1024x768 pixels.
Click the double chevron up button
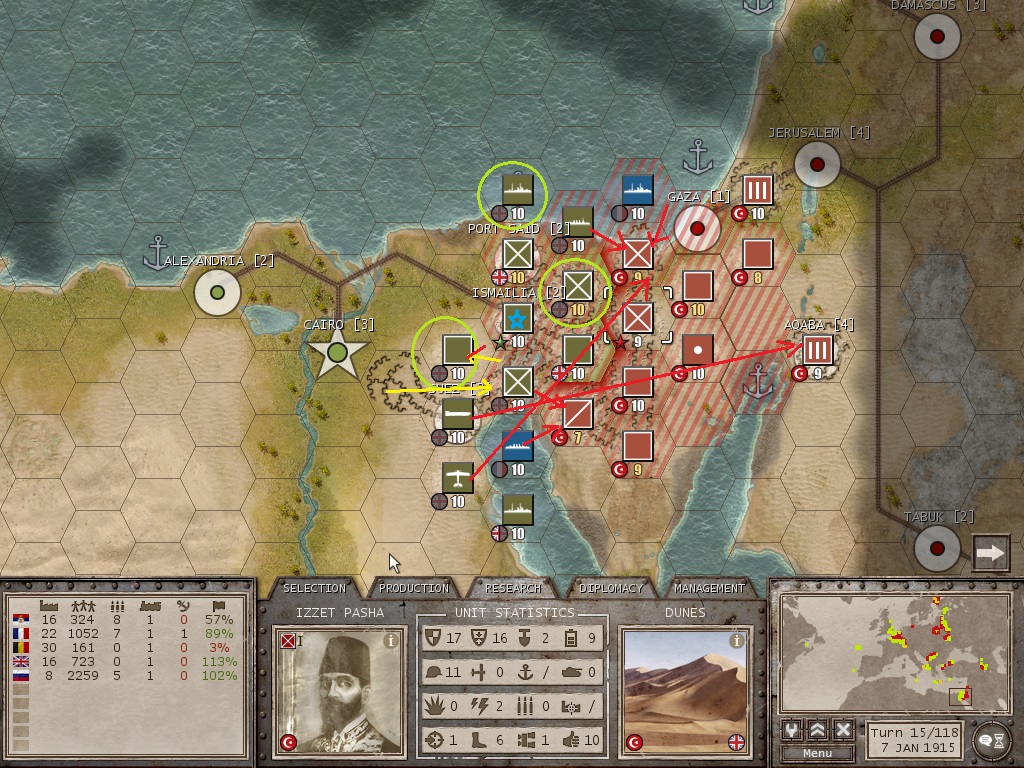(818, 730)
